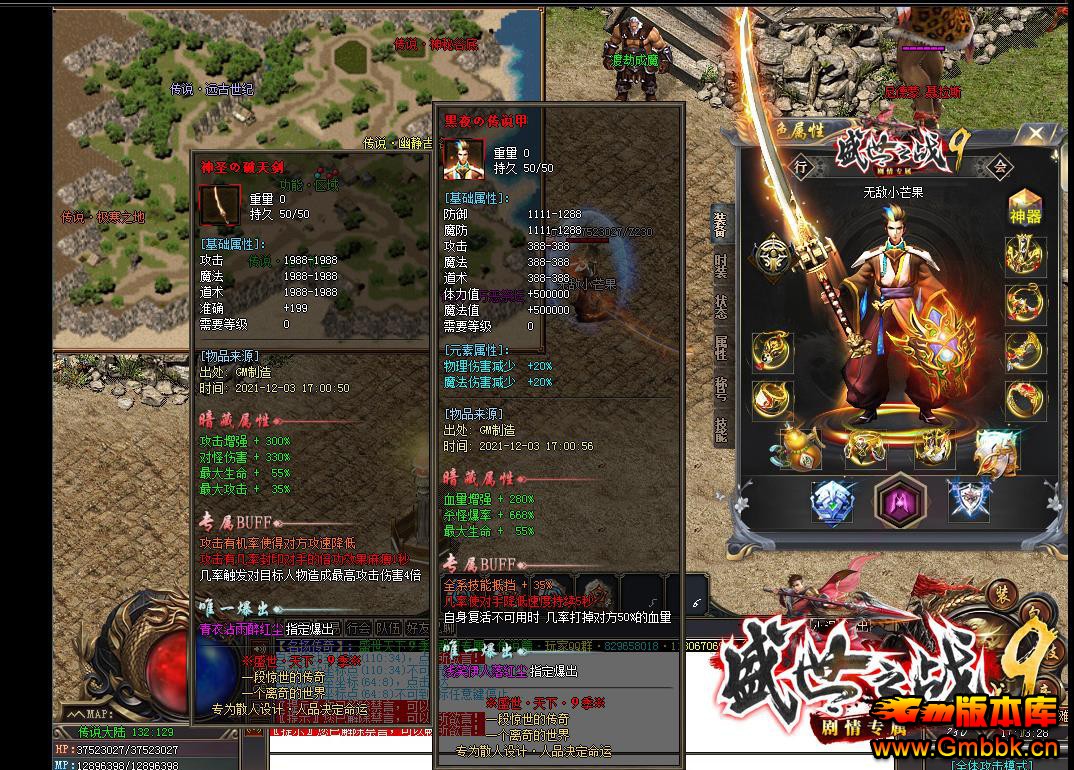The image size is (1074, 770).
Task: Switch to the 时装 fashion tab
Action: coord(721,265)
